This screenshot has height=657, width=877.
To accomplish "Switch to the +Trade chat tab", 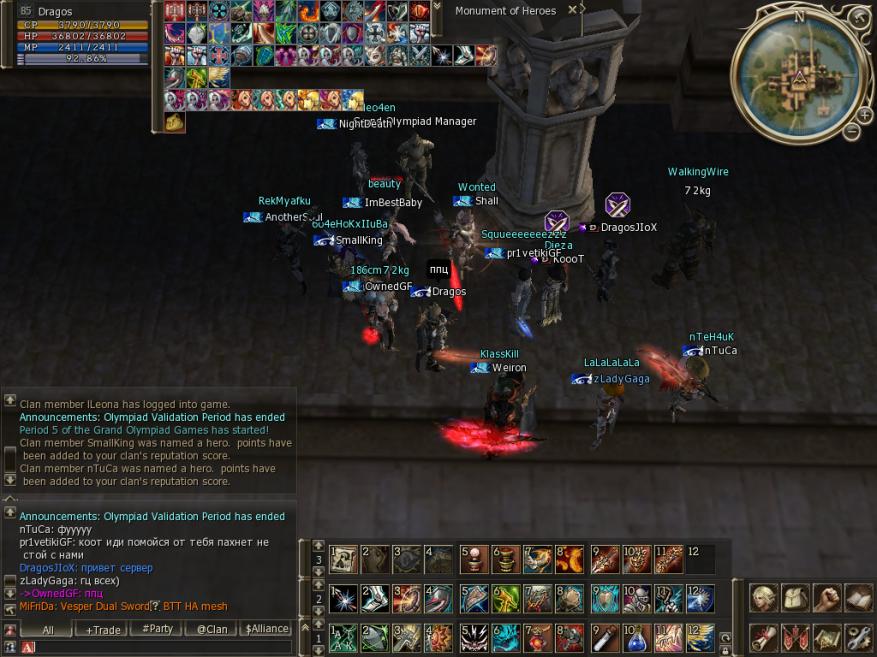I will [x=103, y=630].
